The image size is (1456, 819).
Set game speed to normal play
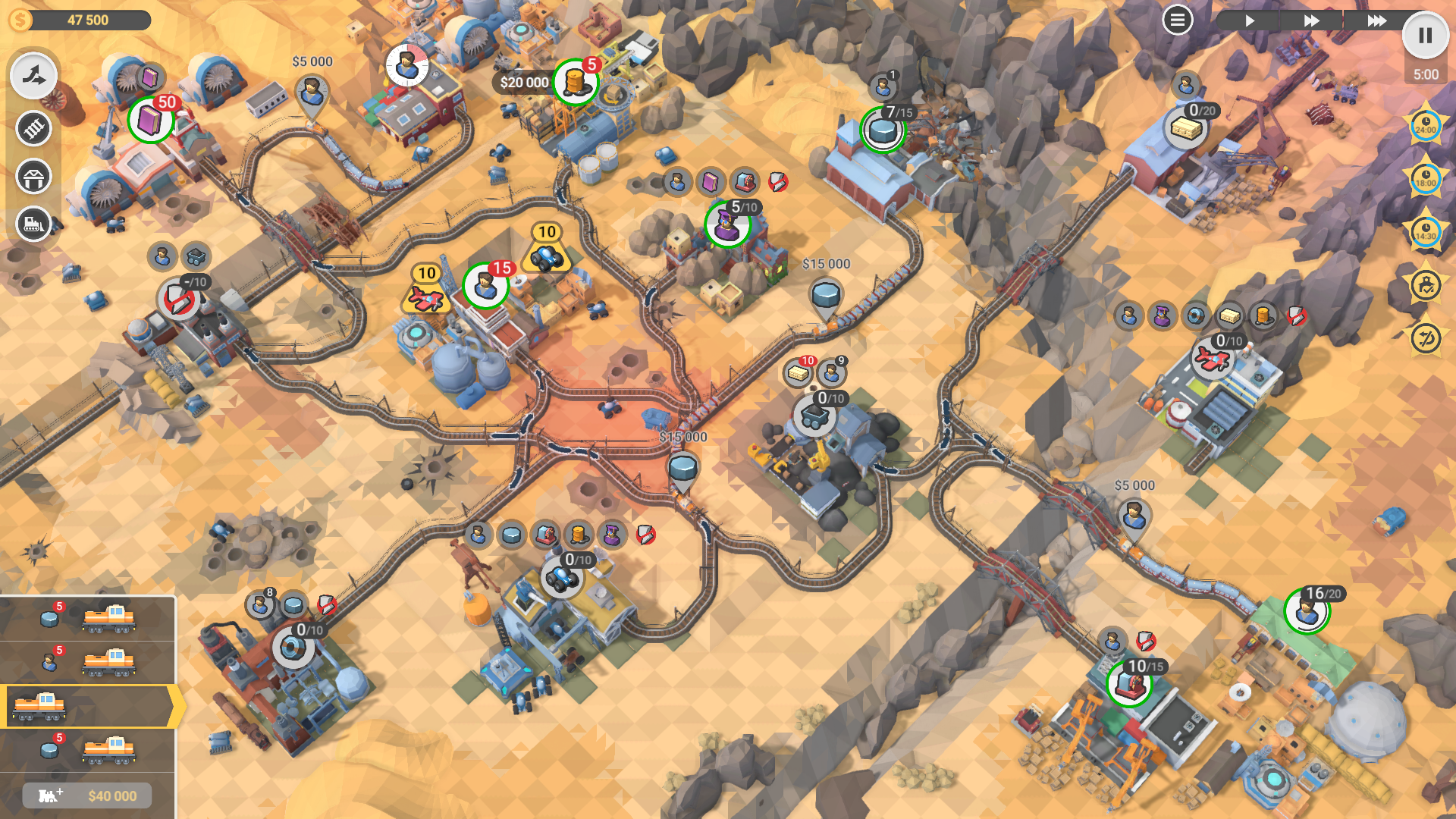click(1249, 20)
